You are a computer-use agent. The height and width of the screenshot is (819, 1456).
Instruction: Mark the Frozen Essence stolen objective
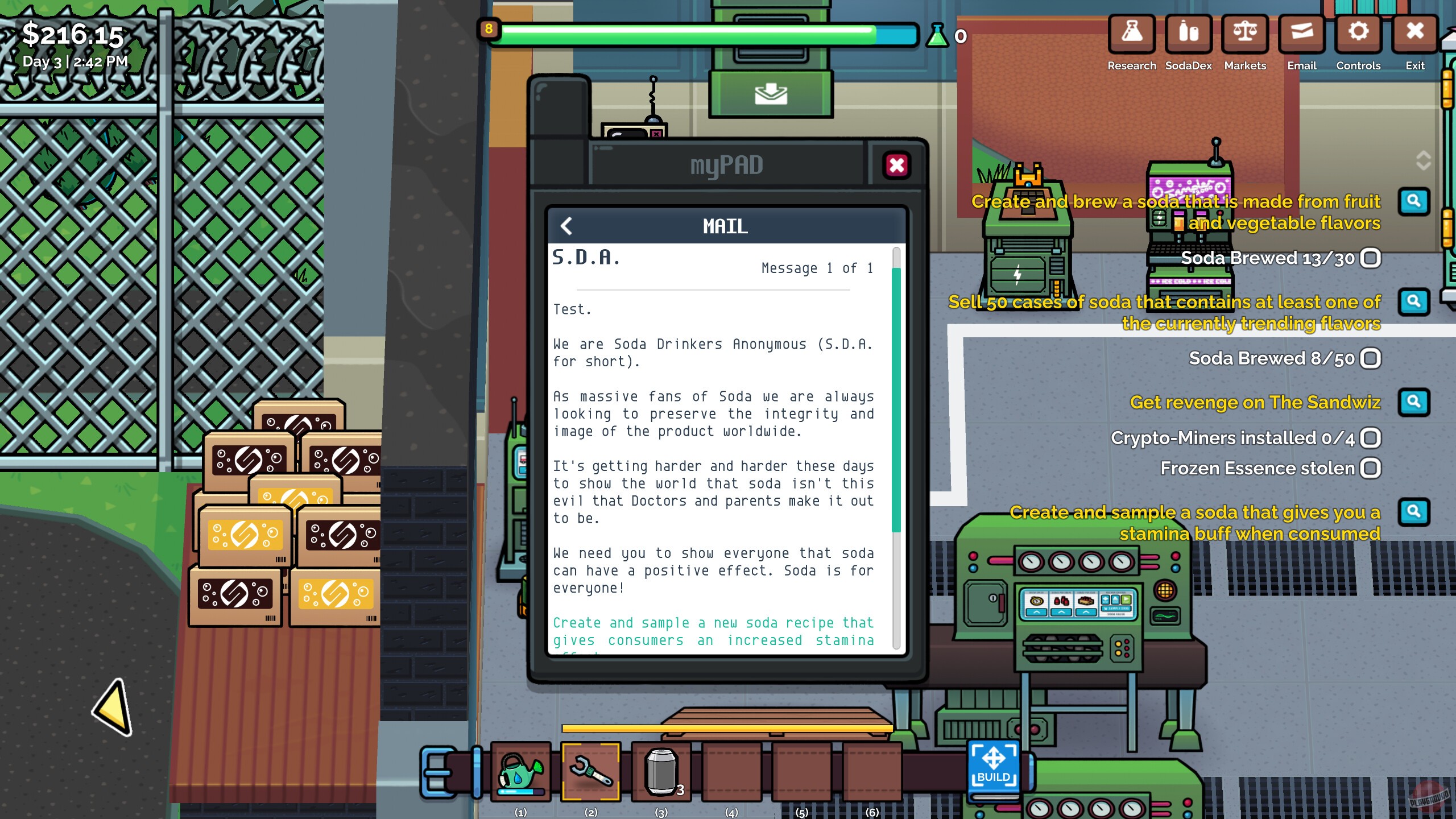[x=1370, y=468]
